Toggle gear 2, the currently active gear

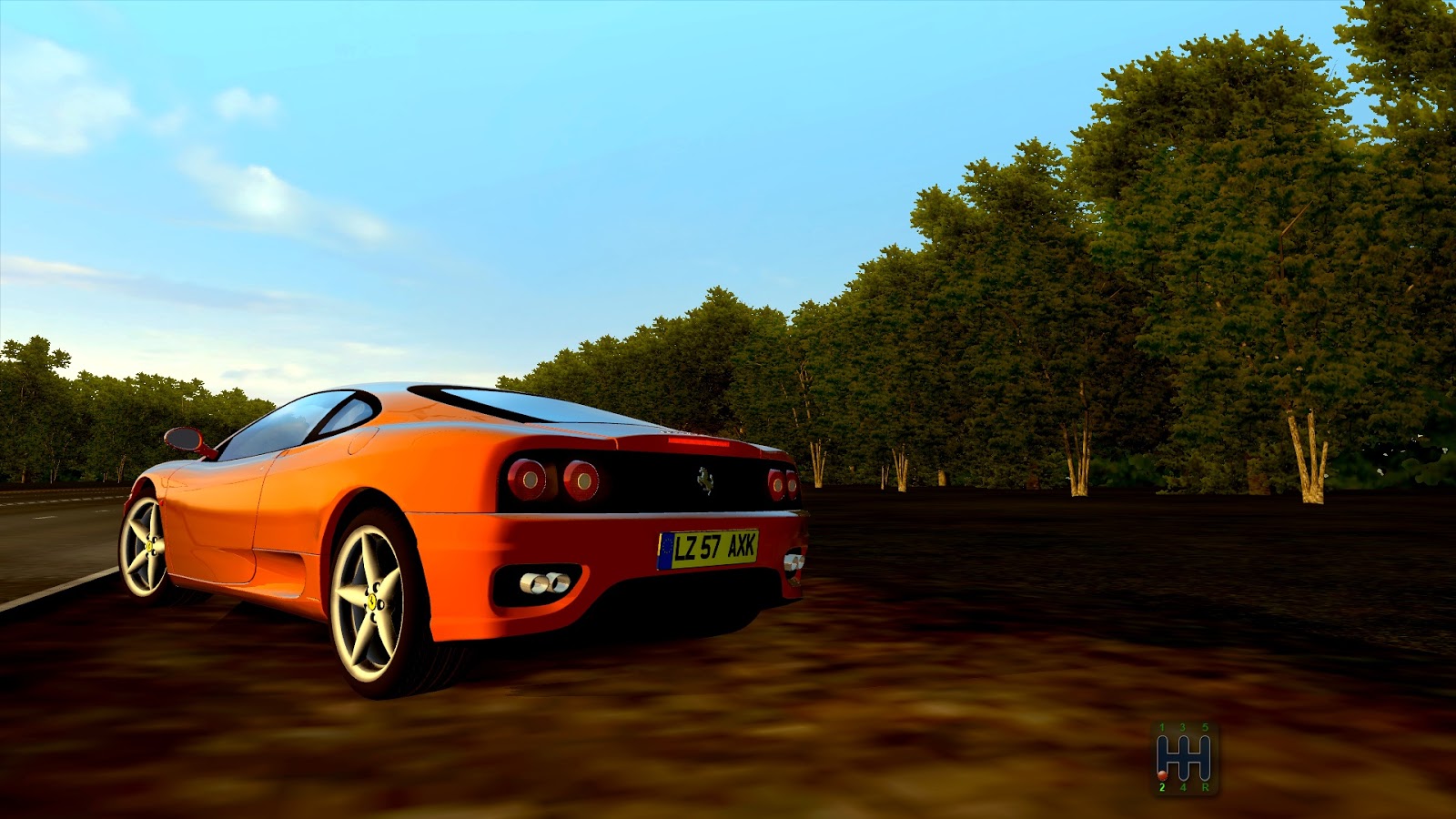coord(1162,785)
